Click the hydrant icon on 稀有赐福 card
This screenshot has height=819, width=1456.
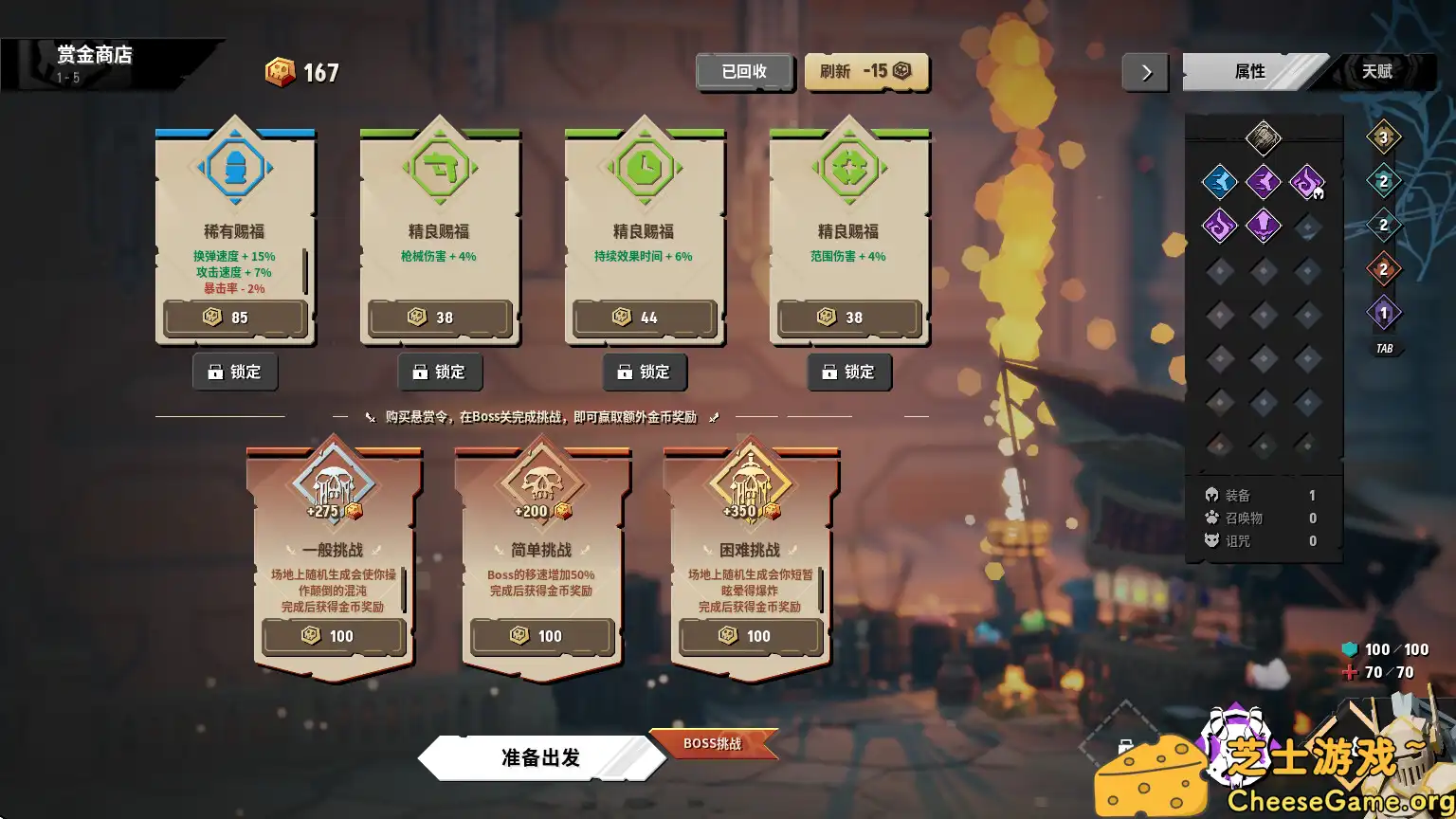[235, 167]
